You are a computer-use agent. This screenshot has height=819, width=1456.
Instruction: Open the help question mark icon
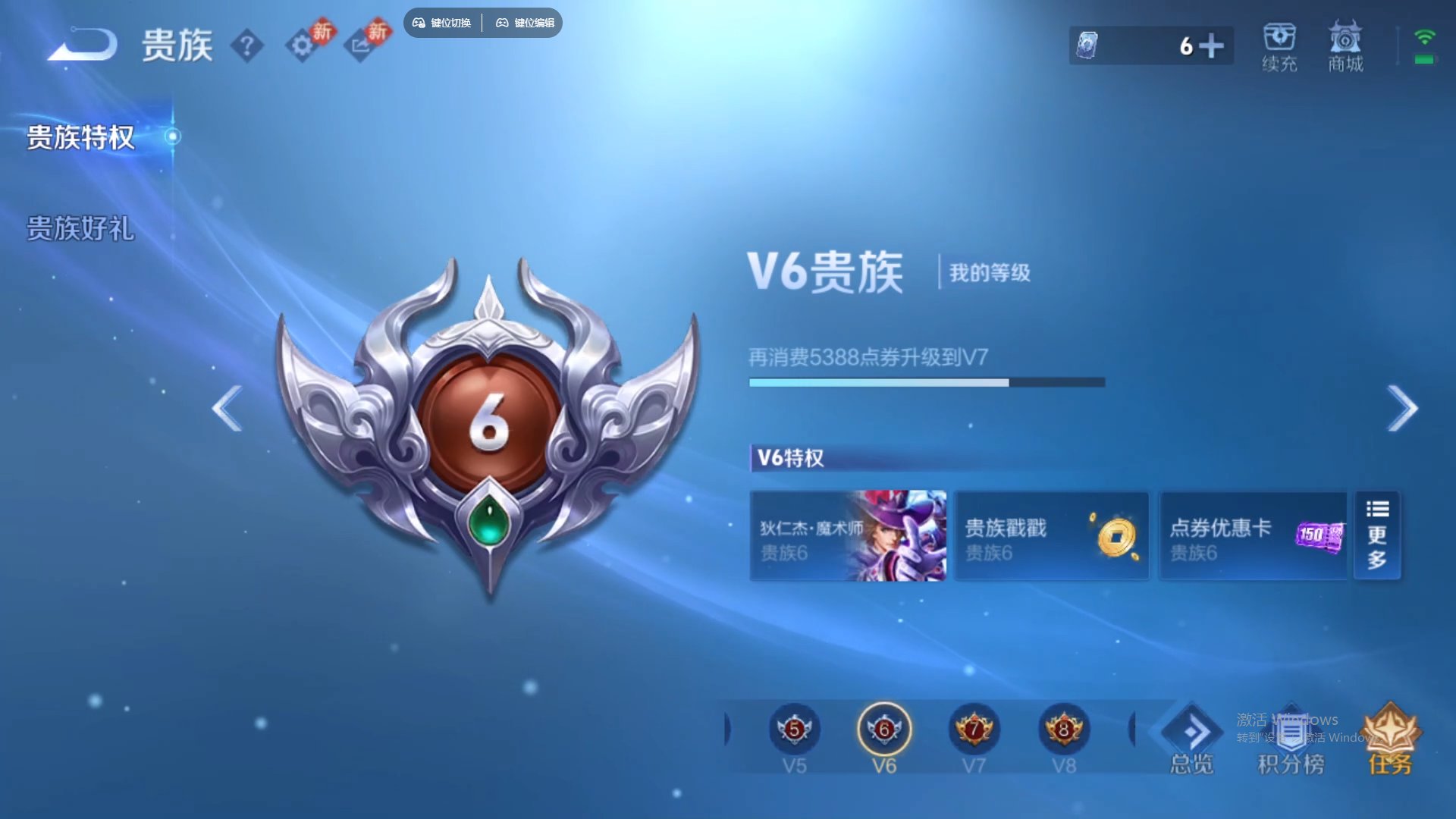pos(249,47)
